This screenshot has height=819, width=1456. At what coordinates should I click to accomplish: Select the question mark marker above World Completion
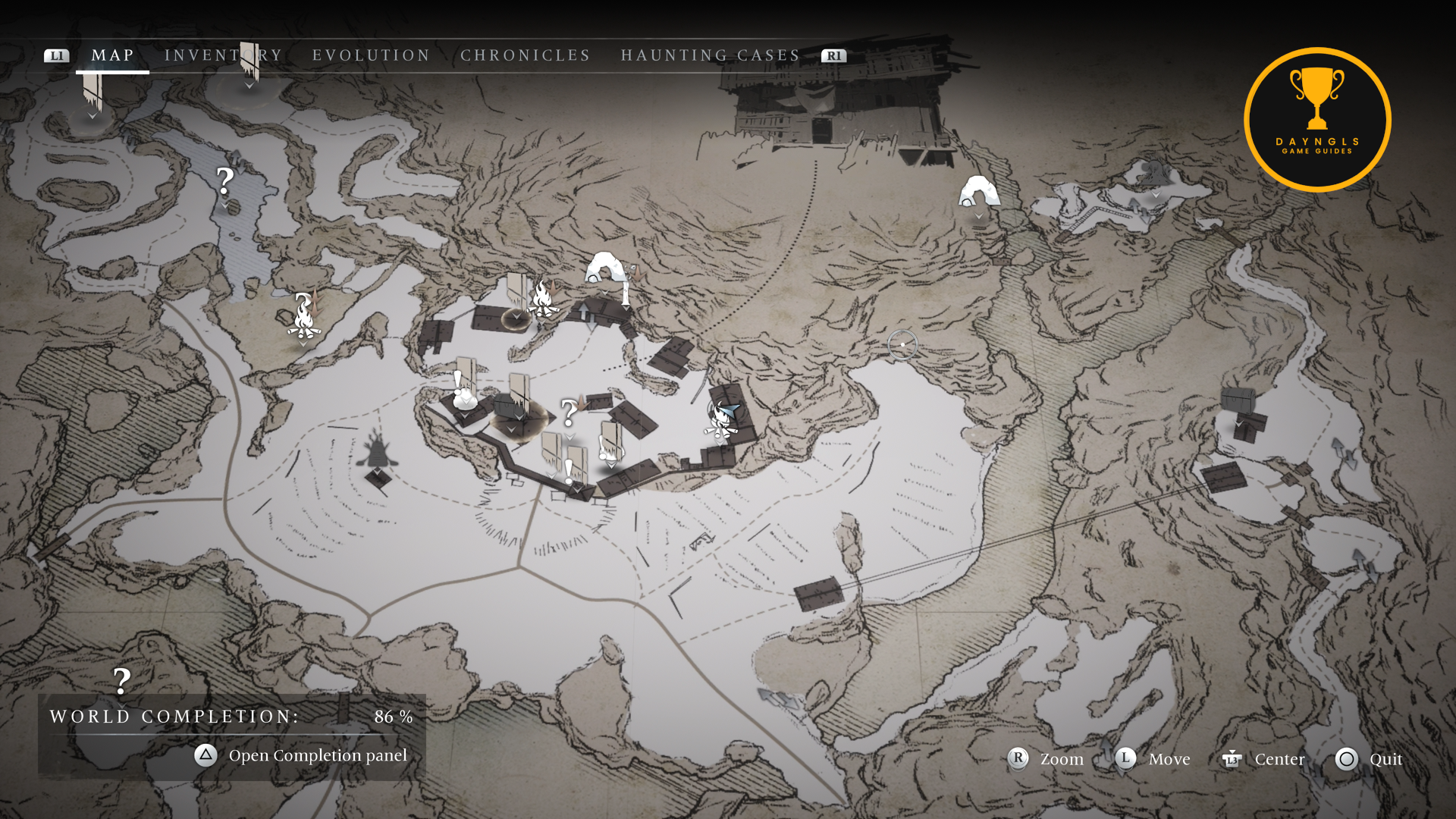pos(121,681)
